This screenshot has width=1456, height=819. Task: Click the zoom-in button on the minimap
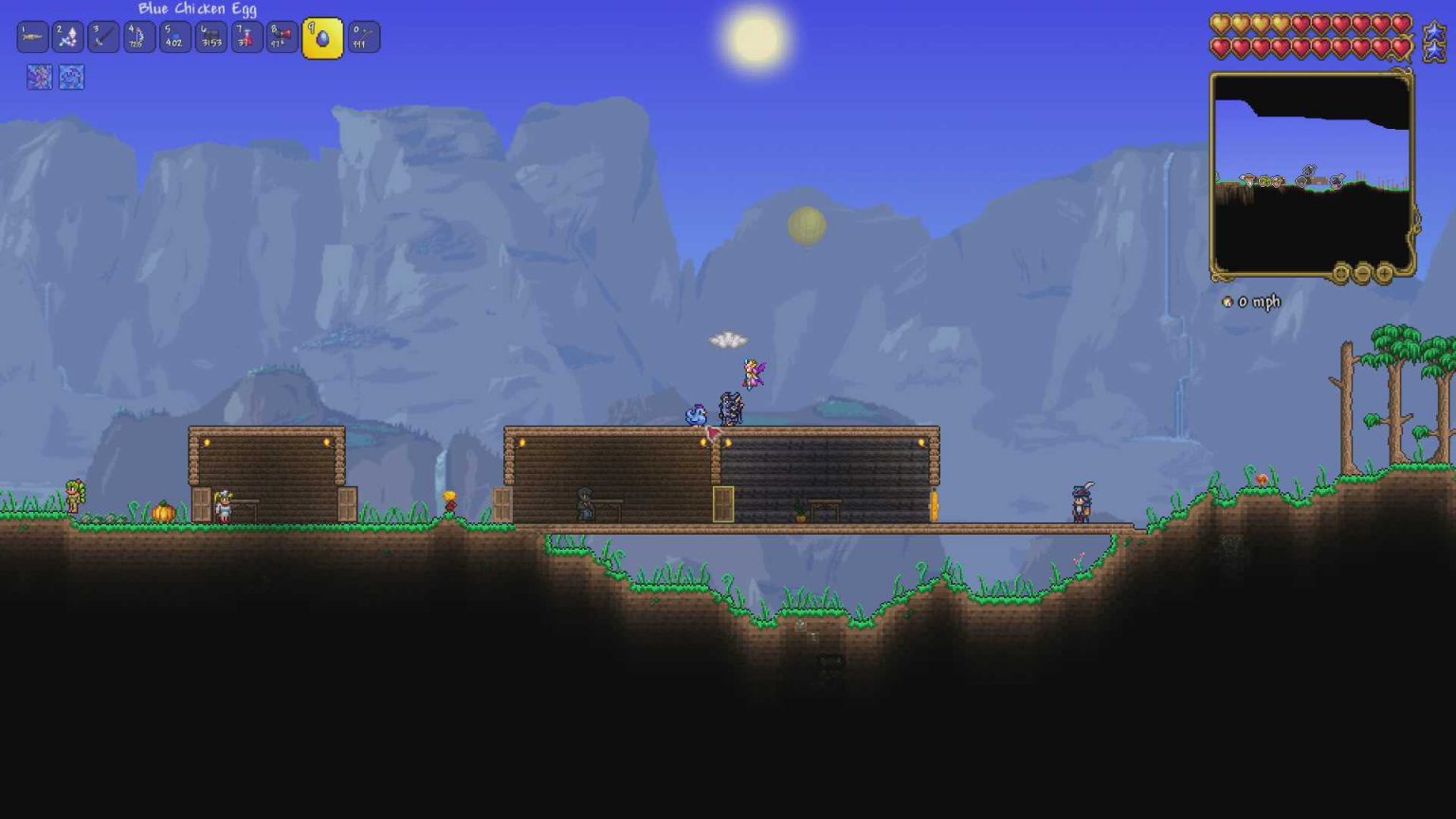click(1385, 274)
